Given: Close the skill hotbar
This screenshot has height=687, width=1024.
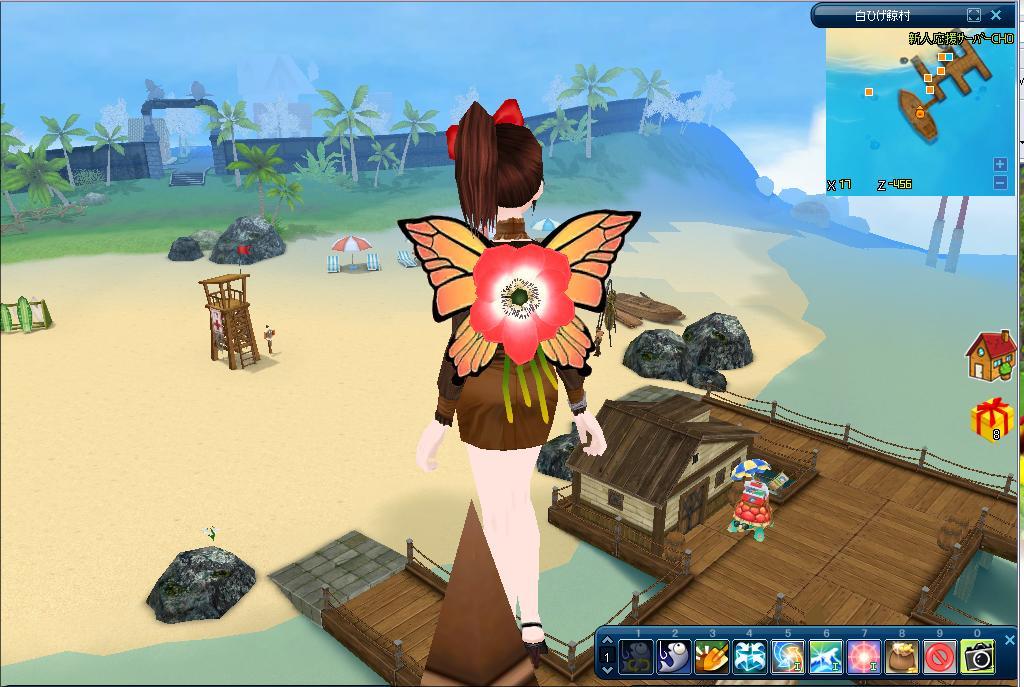Looking at the screenshot, I should [x=1008, y=639].
